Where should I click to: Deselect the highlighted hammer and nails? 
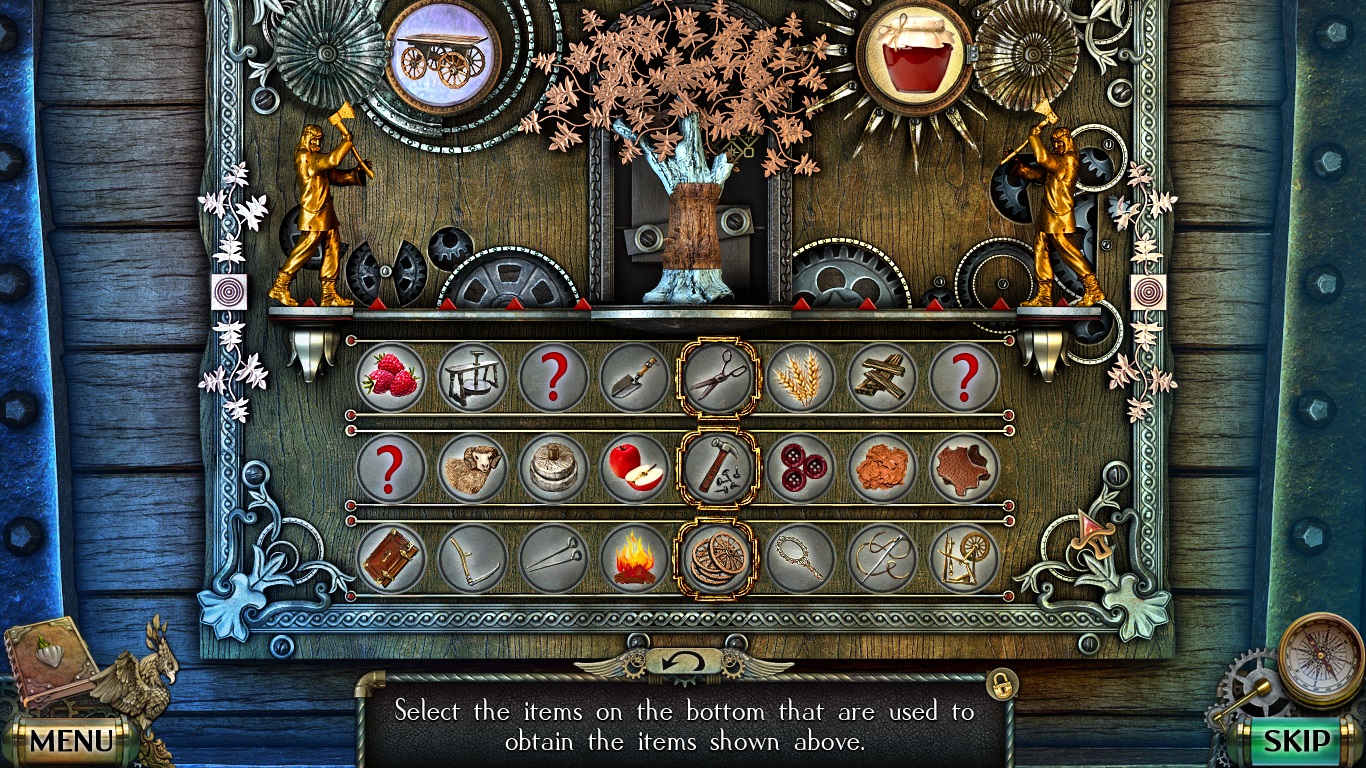click(720, 469)
